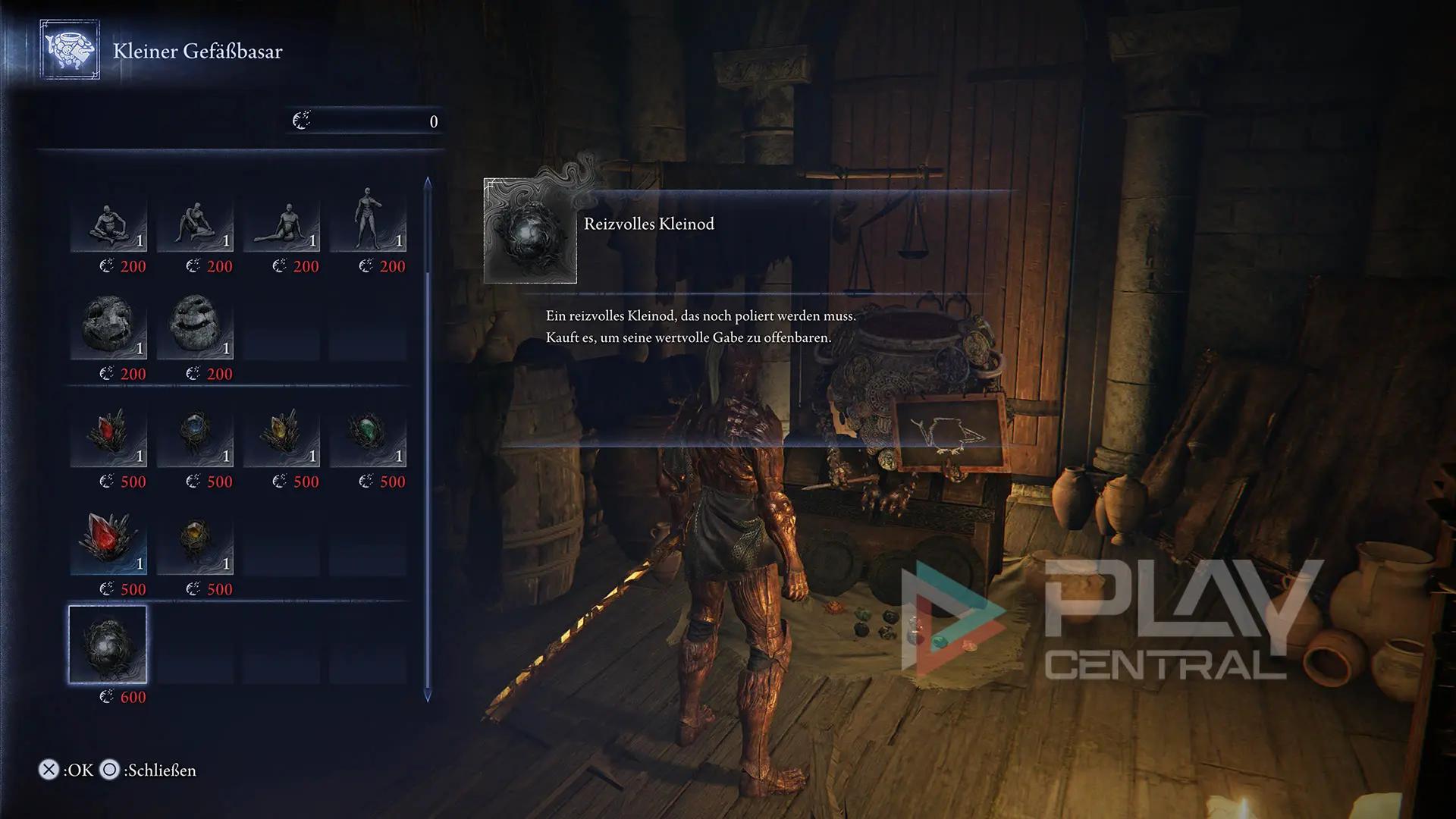Select the tilted egg-shaped stone mask

pyautogui.click(x=195, y=326)
